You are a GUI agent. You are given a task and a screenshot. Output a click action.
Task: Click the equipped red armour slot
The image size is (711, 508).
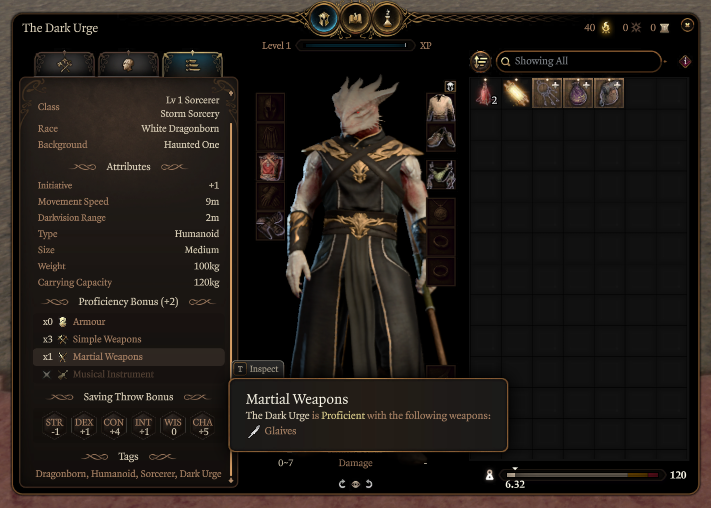(x=270, y=167)
